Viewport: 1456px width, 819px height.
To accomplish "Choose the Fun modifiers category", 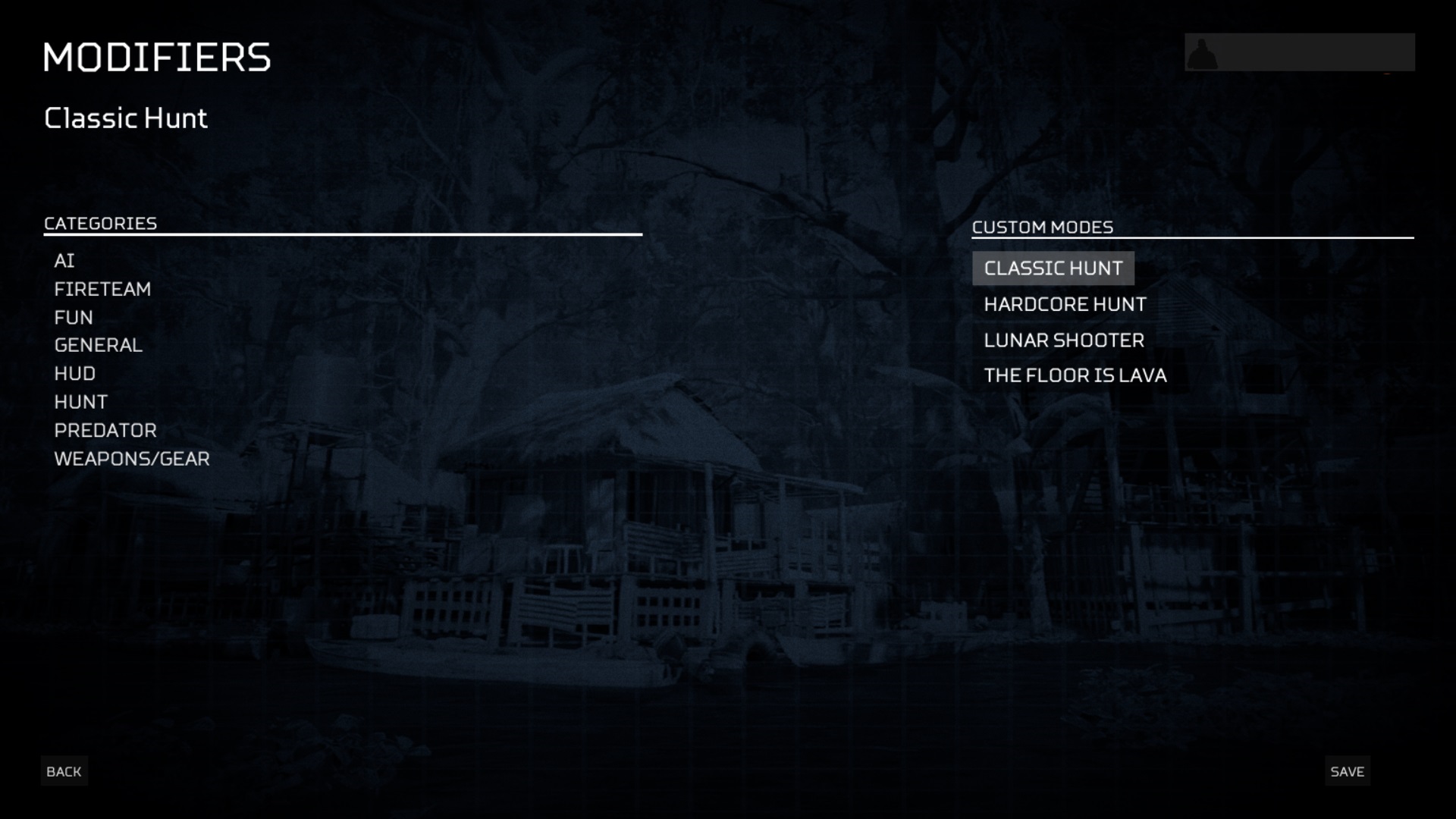I will click(74, 317).
